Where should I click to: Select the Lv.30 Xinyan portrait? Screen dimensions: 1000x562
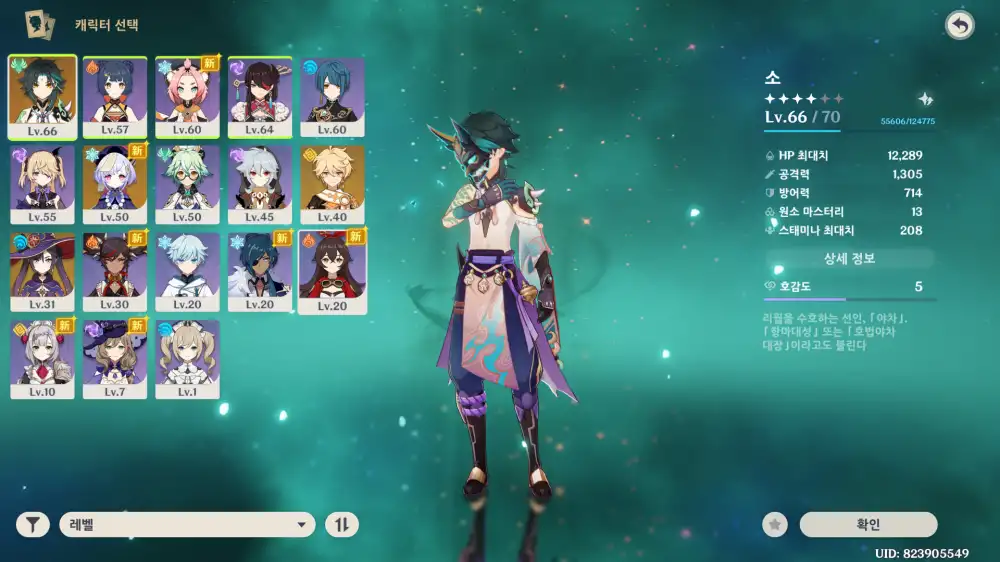[x=113, y=270]
